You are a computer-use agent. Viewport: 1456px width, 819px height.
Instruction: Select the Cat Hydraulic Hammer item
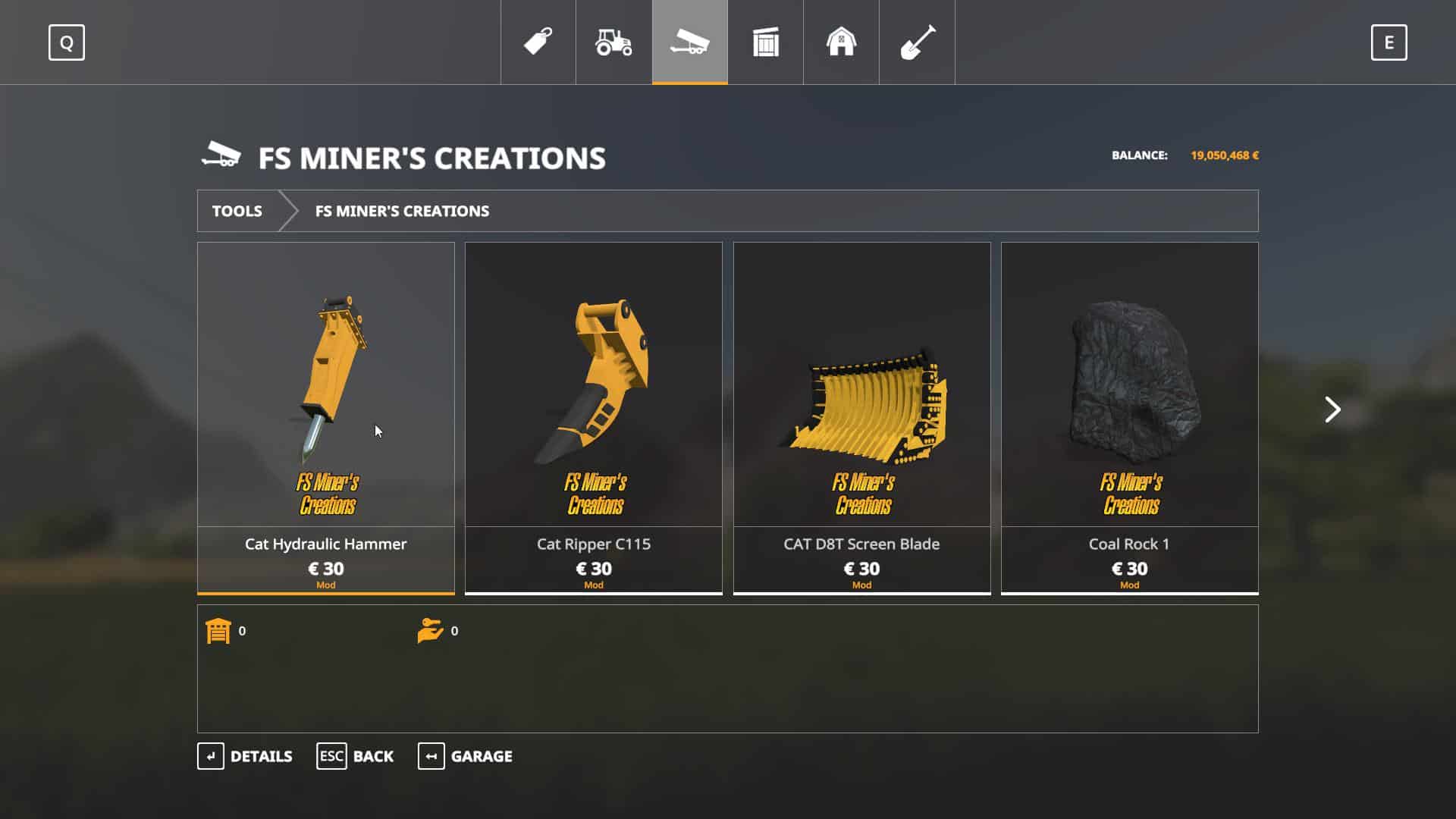pyautogui.click(x=326, y=417)
